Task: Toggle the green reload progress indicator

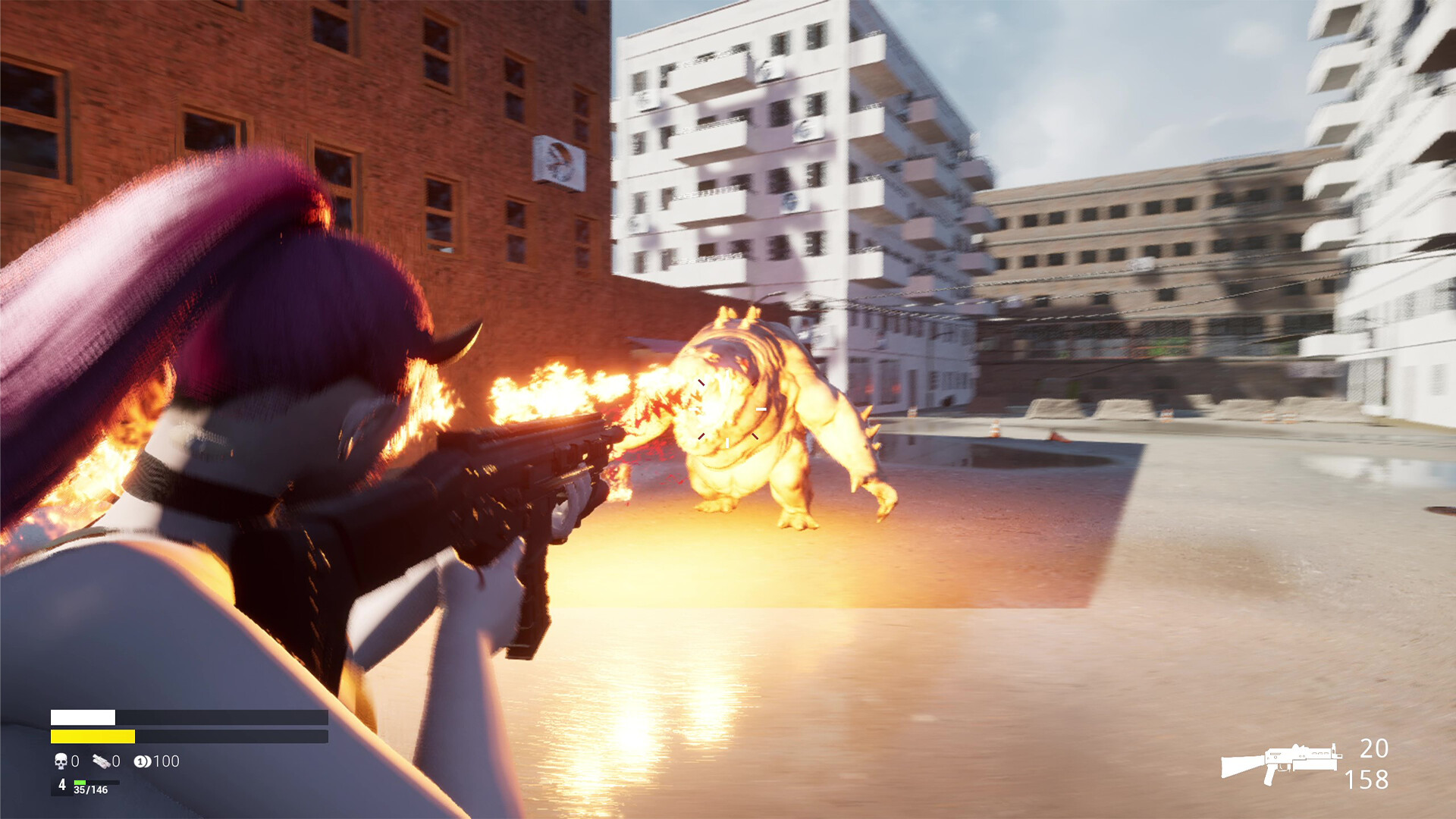Action: pyautogui.click(x=80, y=783)
